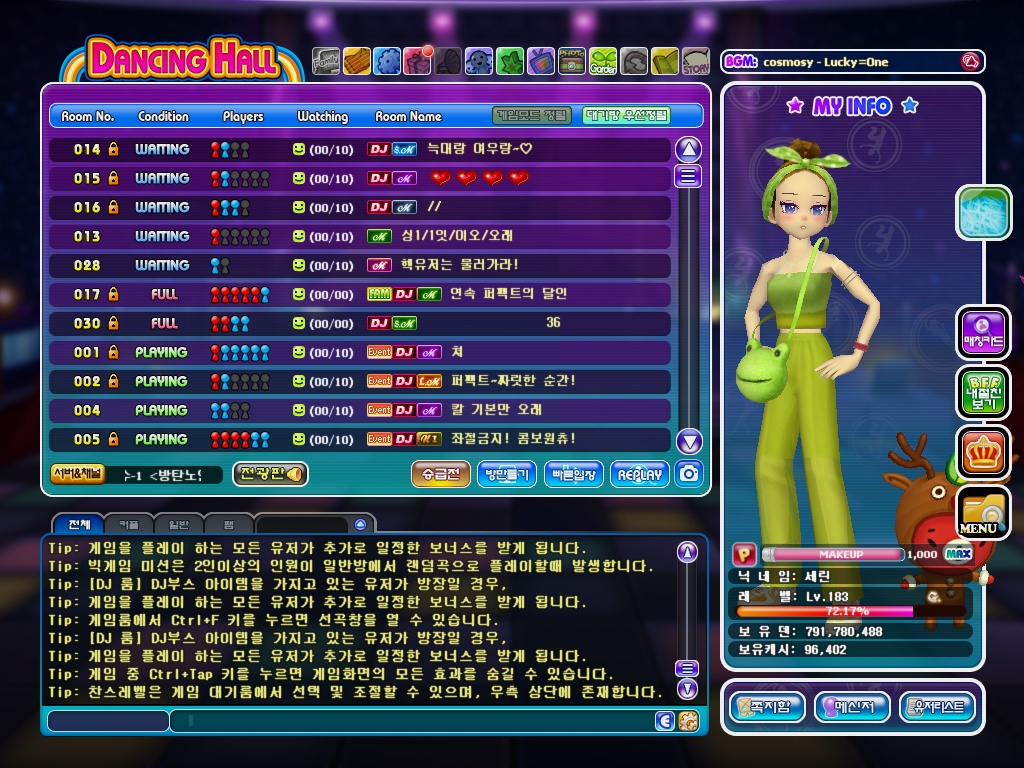This screenshot has width=1024, height=768.
Task: Open the Family icon in top toolbar
Action: [x=326, y=62]
